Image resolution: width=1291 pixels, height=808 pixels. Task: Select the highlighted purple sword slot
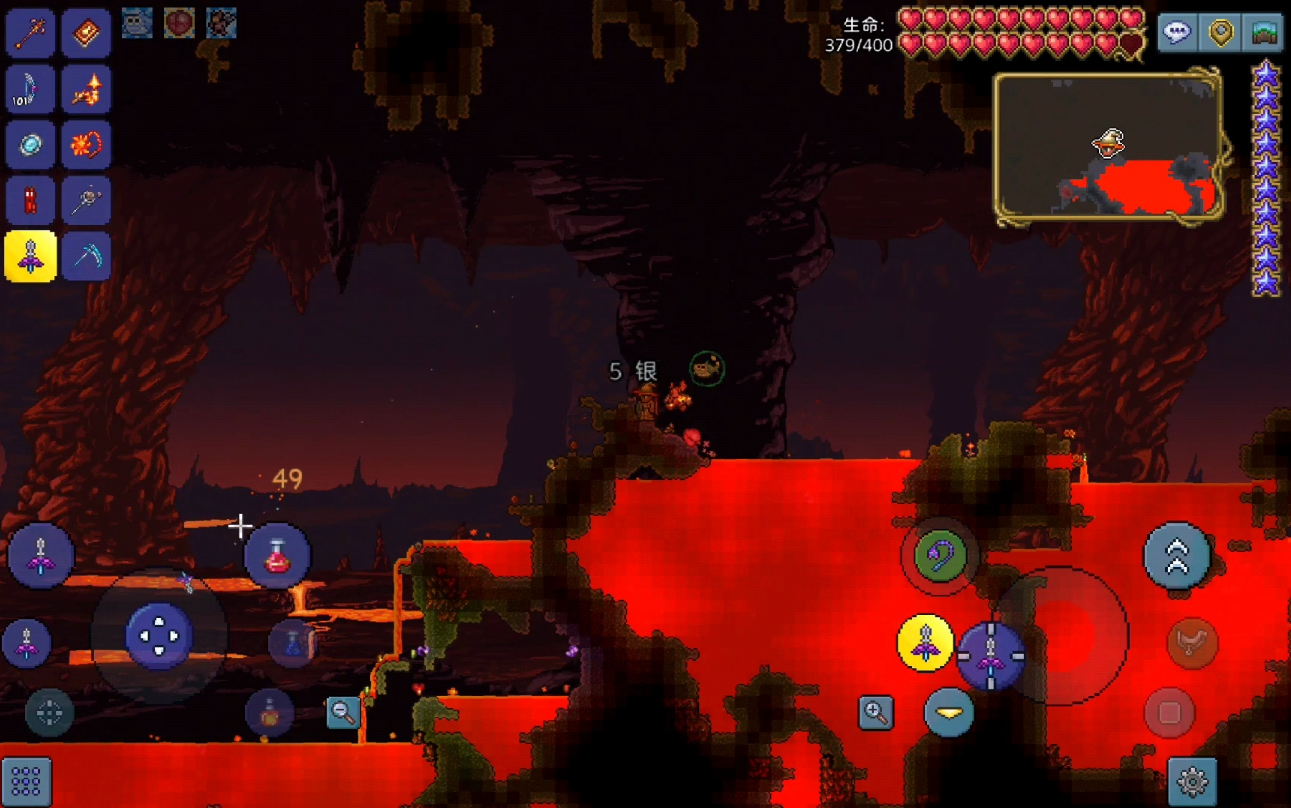tap(30, 258)
